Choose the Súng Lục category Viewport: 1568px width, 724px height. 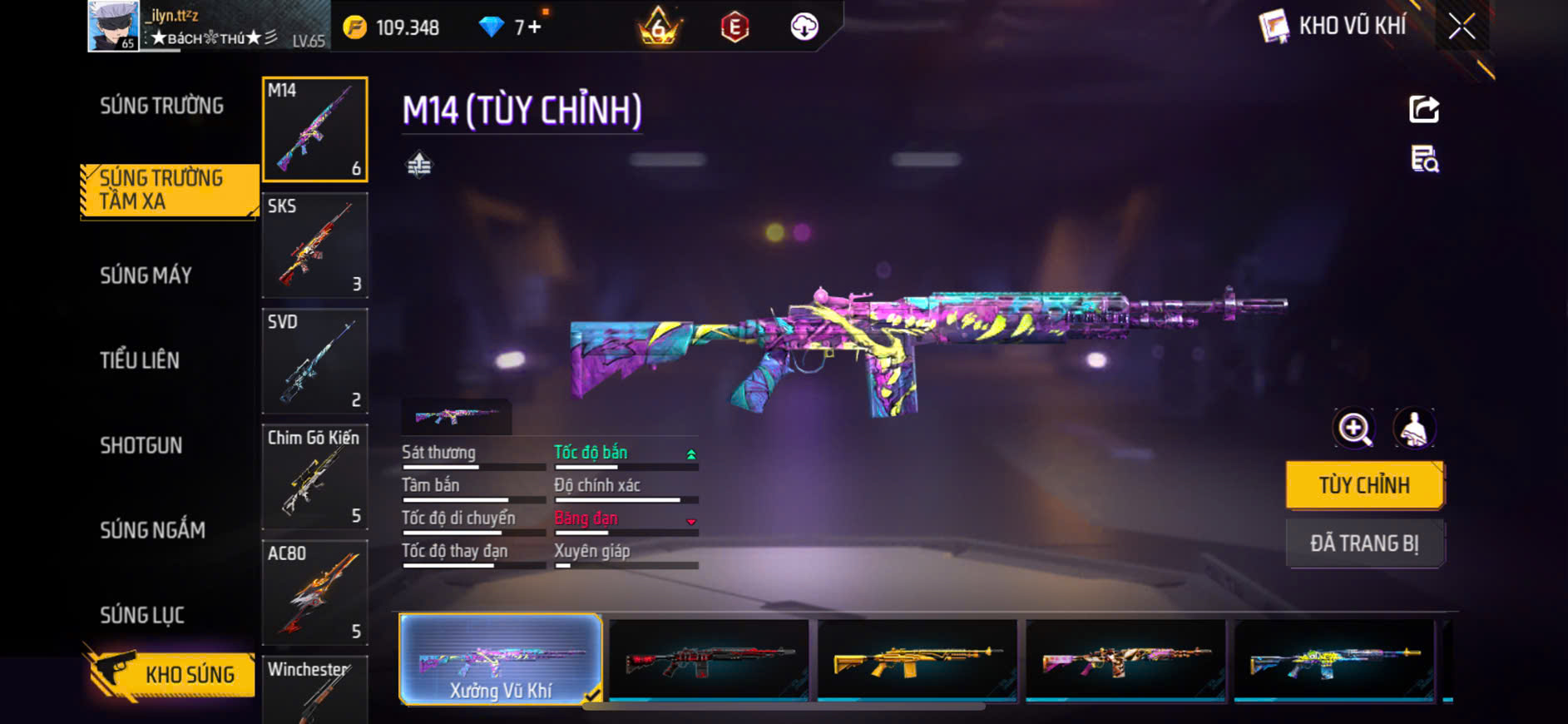point(142,615)
